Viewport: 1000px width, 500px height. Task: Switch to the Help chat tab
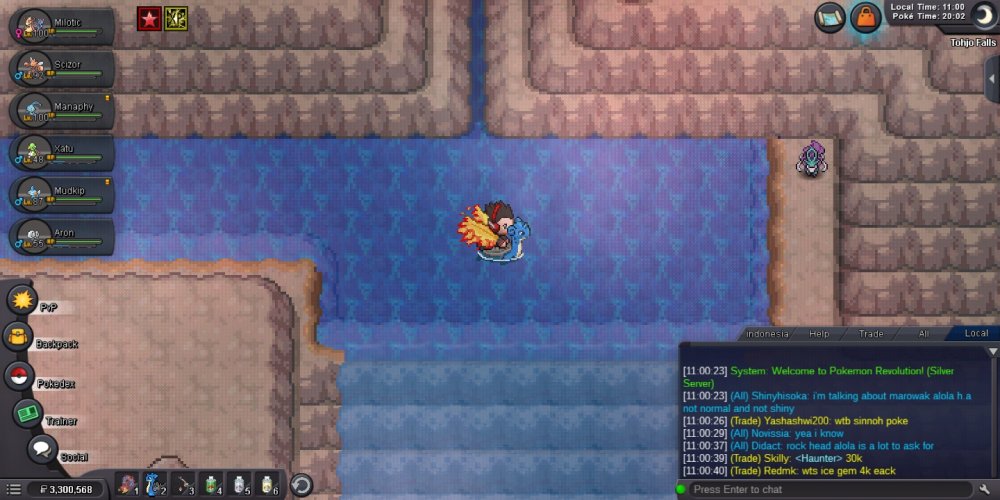tap(819, 333)
